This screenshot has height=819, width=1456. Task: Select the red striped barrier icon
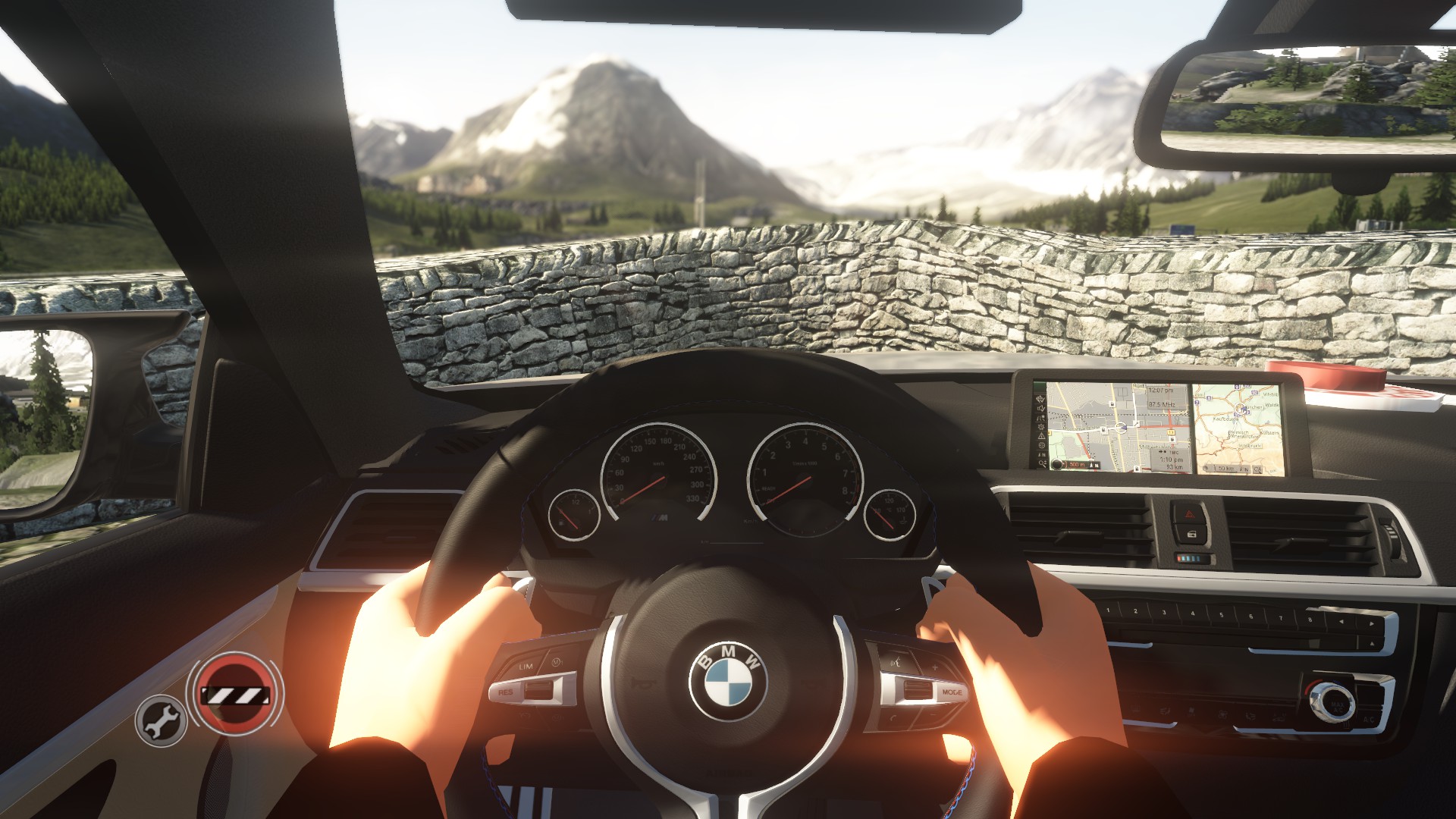coord(234,695)
